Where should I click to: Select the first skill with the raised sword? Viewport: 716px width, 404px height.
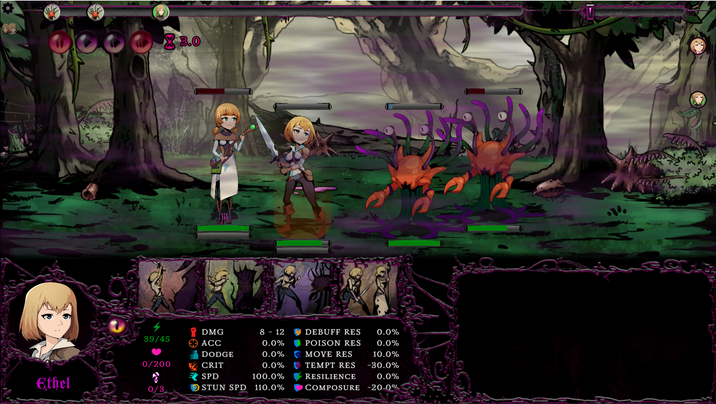click(x=171, y=288)
